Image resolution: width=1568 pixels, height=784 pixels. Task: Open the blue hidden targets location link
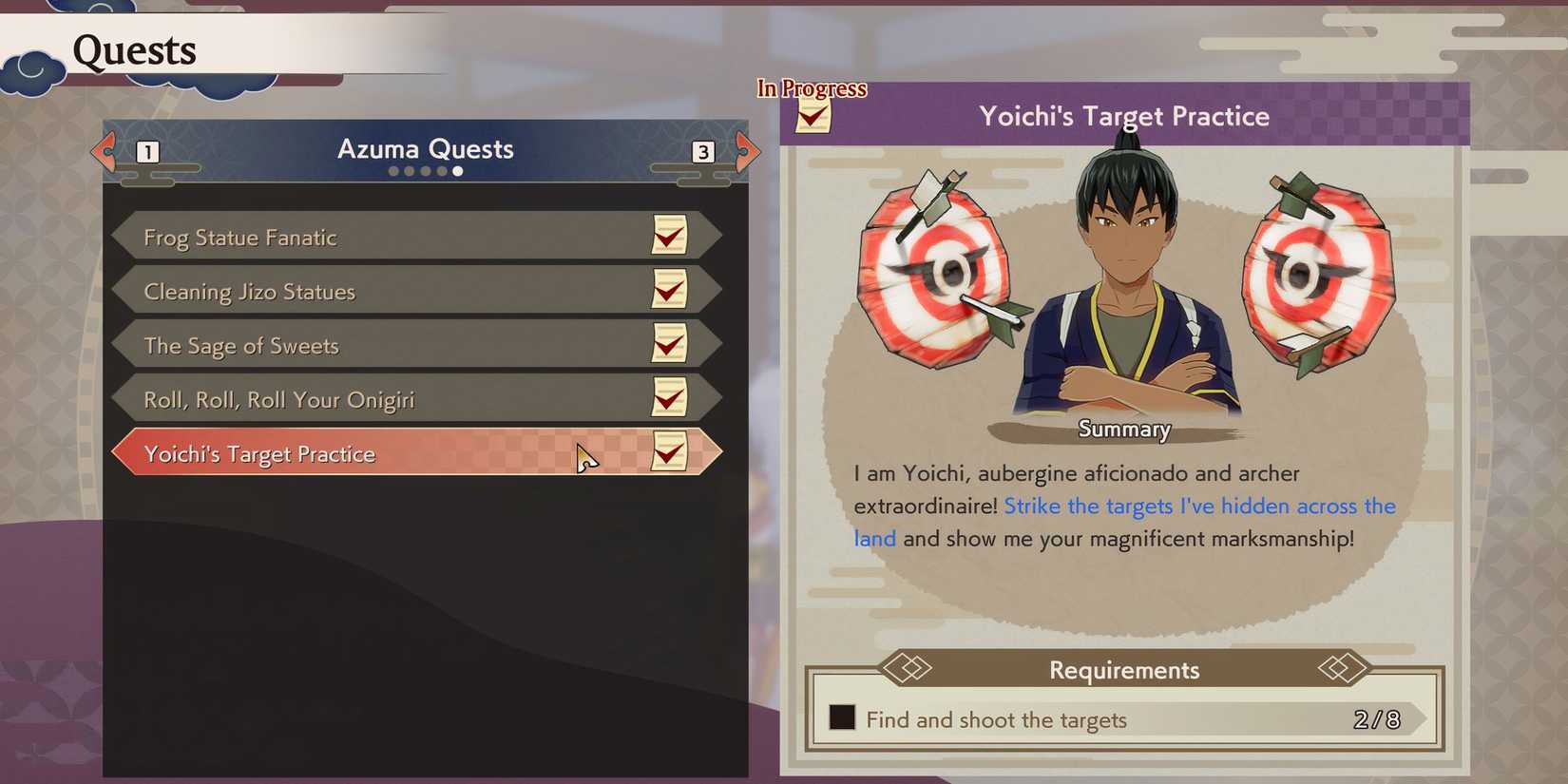(1197, 507)
